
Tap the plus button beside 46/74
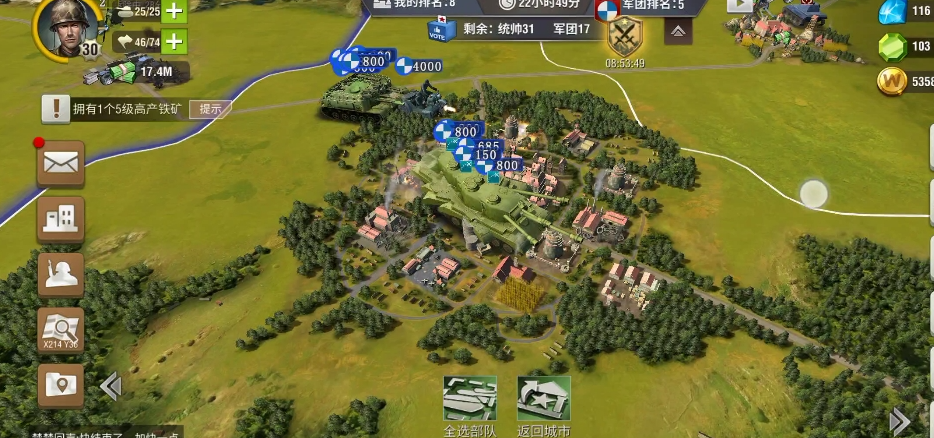(174, 42)
